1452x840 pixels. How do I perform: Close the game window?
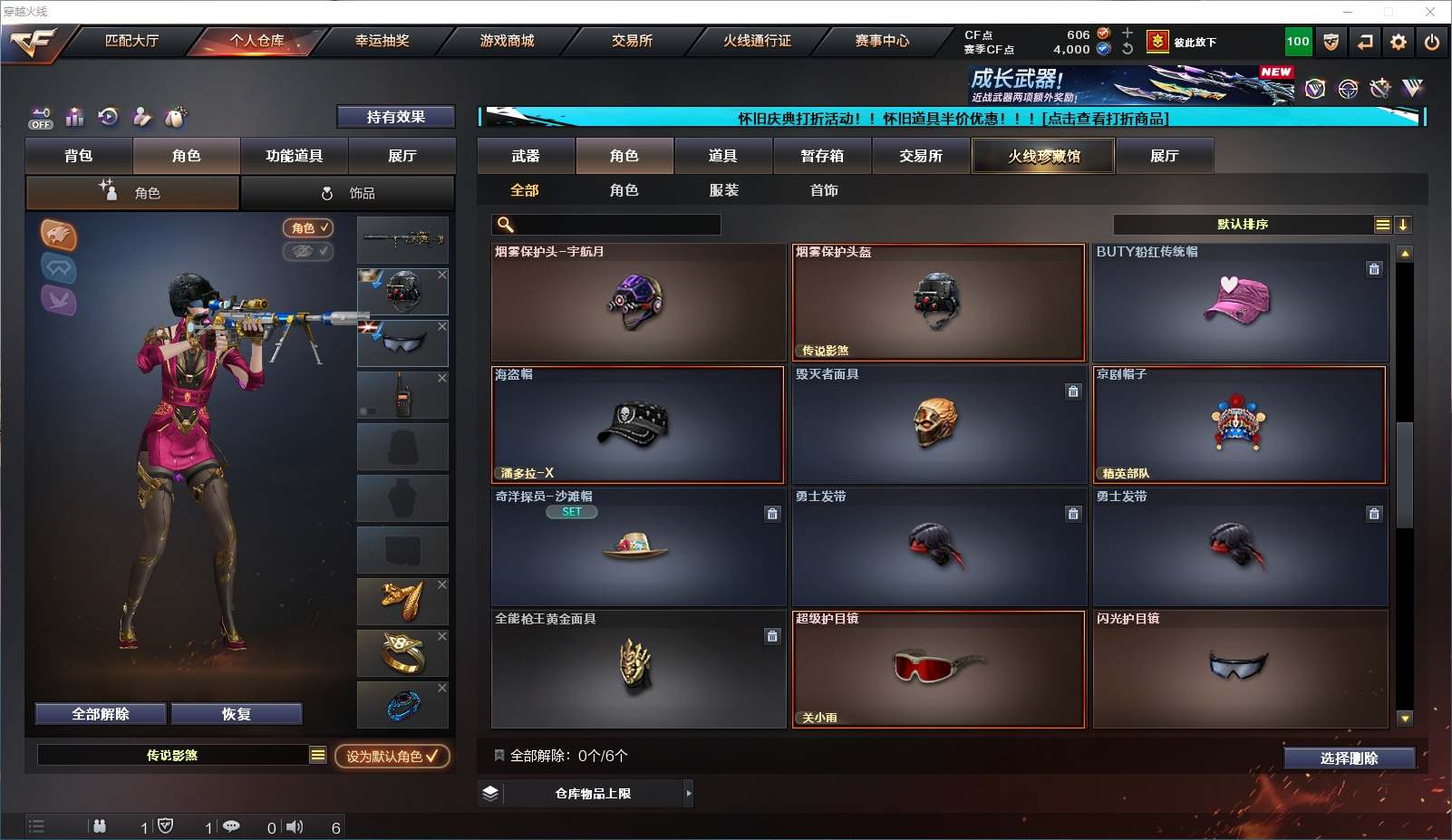tap(1430, 12)
